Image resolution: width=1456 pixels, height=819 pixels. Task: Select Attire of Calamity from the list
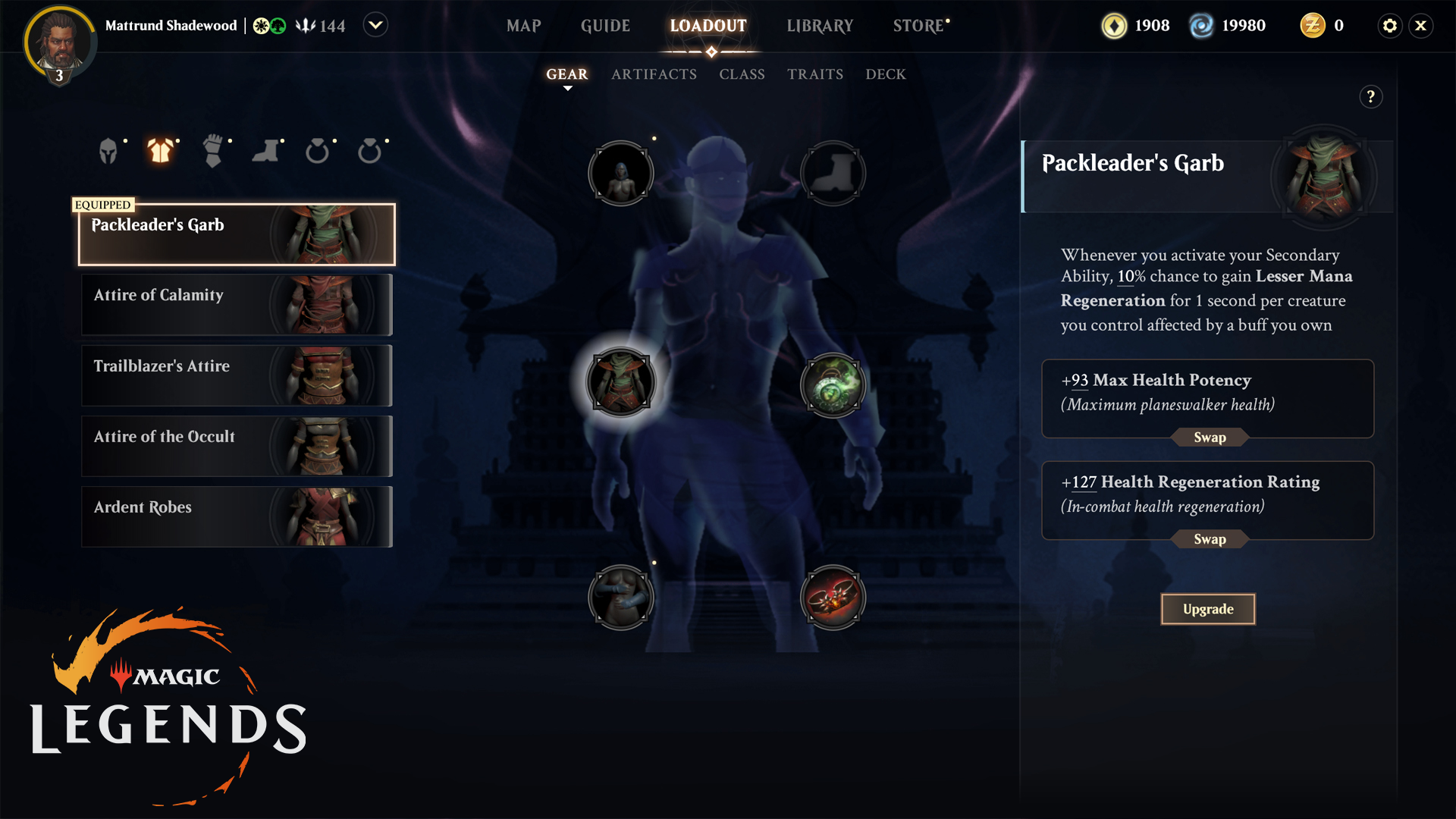(237, 305)
